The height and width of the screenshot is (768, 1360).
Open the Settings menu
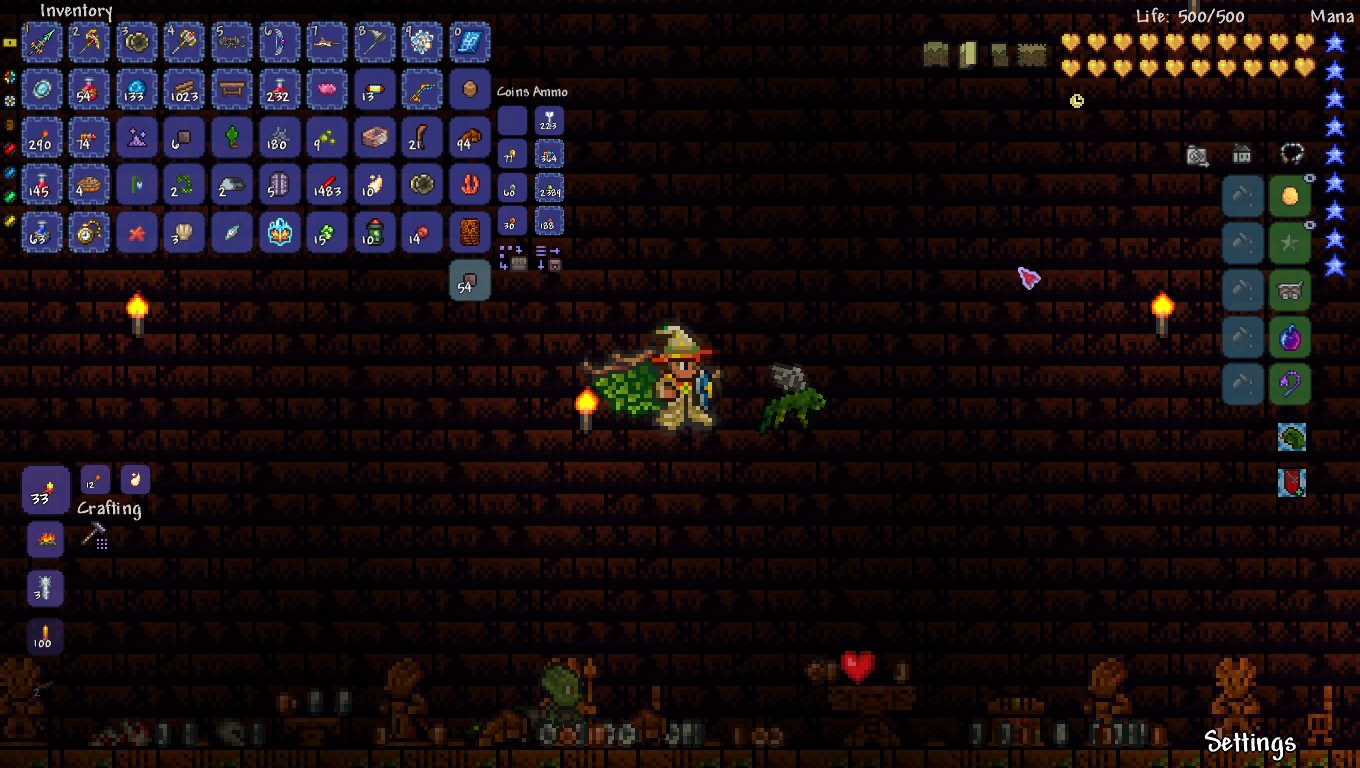1251,744
